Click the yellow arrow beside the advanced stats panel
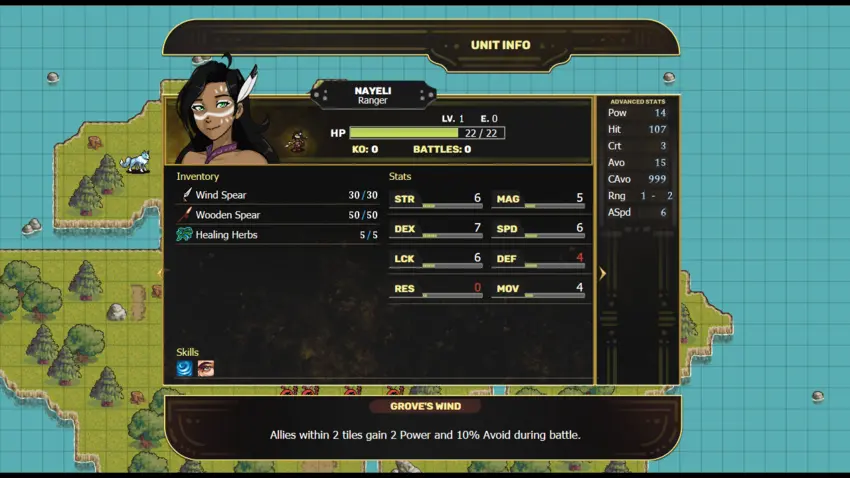Viewport: 850px width, 478px height. coord(602,273)
